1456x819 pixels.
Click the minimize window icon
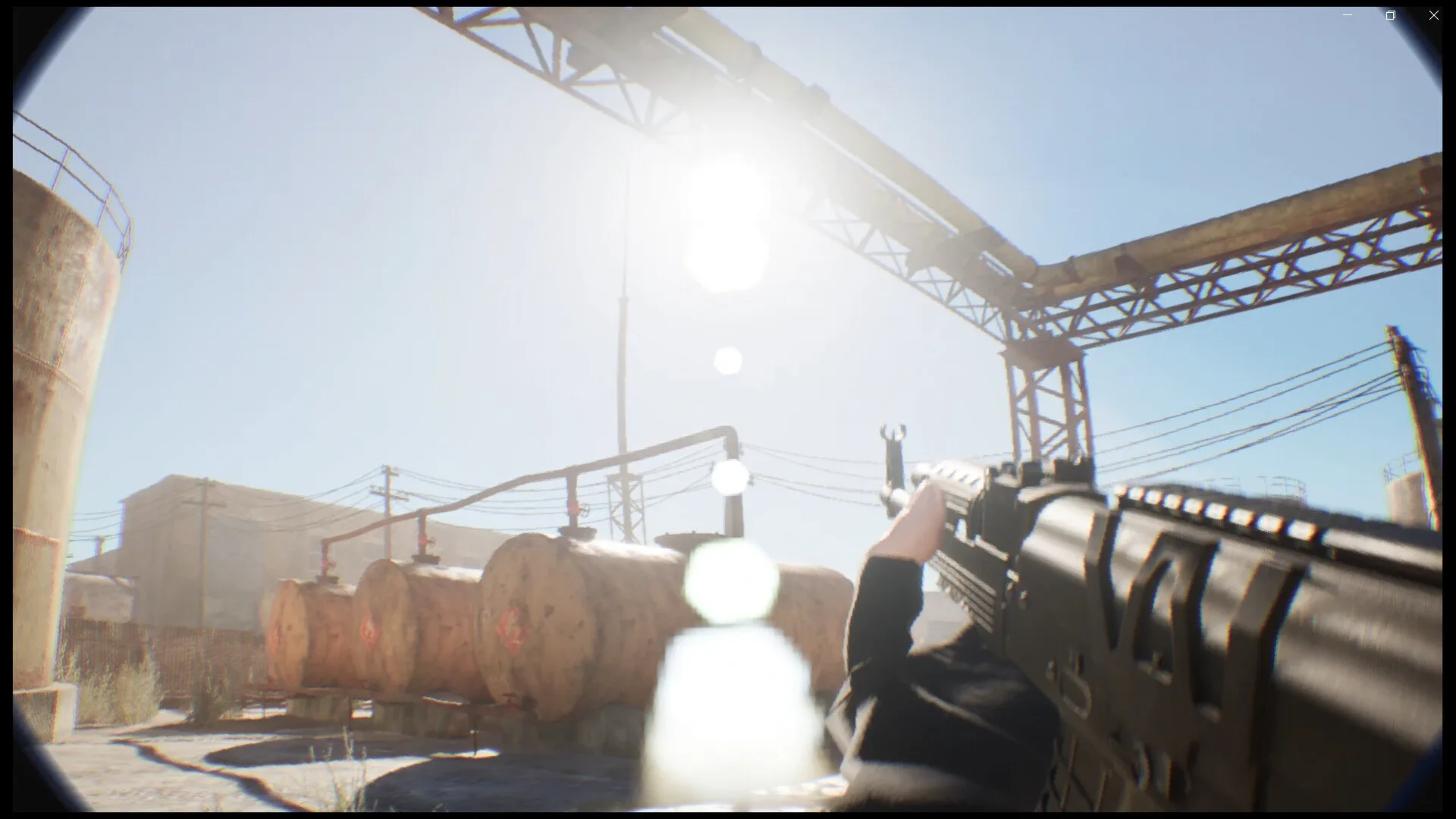tap(1347, 14)
